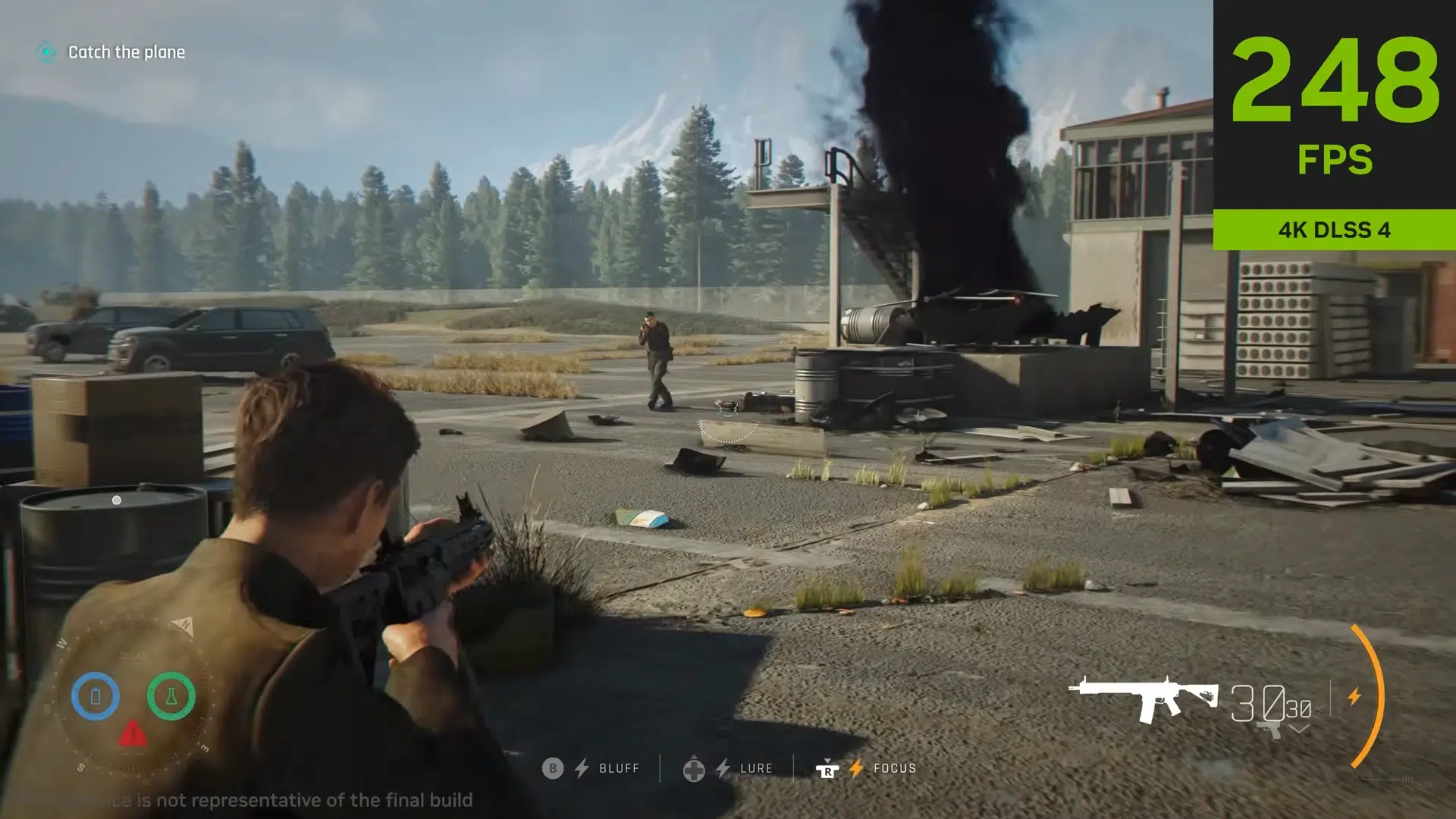Click the Catch the plane objective icon
This screenshot has width=1456, height=819.
pyautogui.click(x=47, y=52)
